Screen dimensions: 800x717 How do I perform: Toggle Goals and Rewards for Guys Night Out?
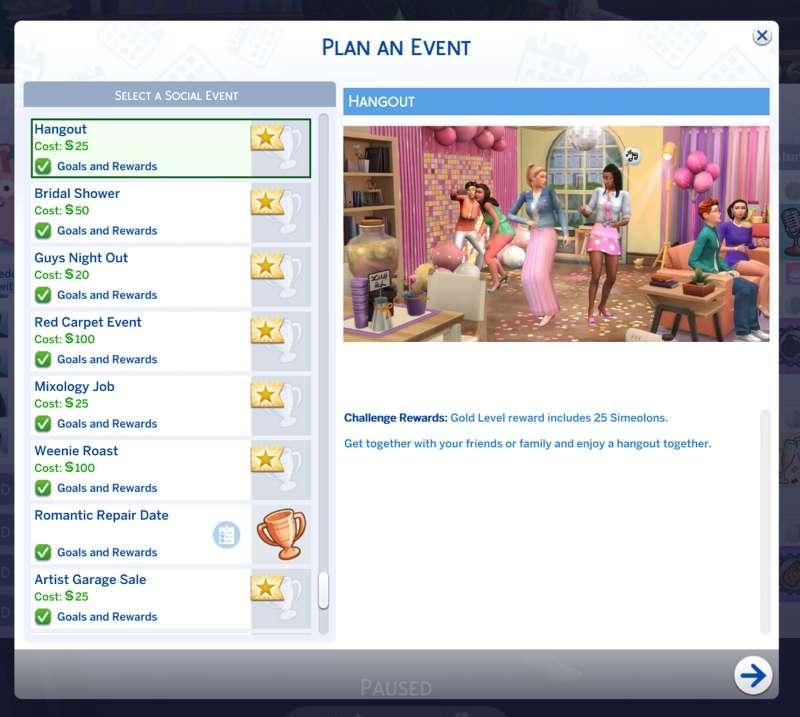[43, 295]
